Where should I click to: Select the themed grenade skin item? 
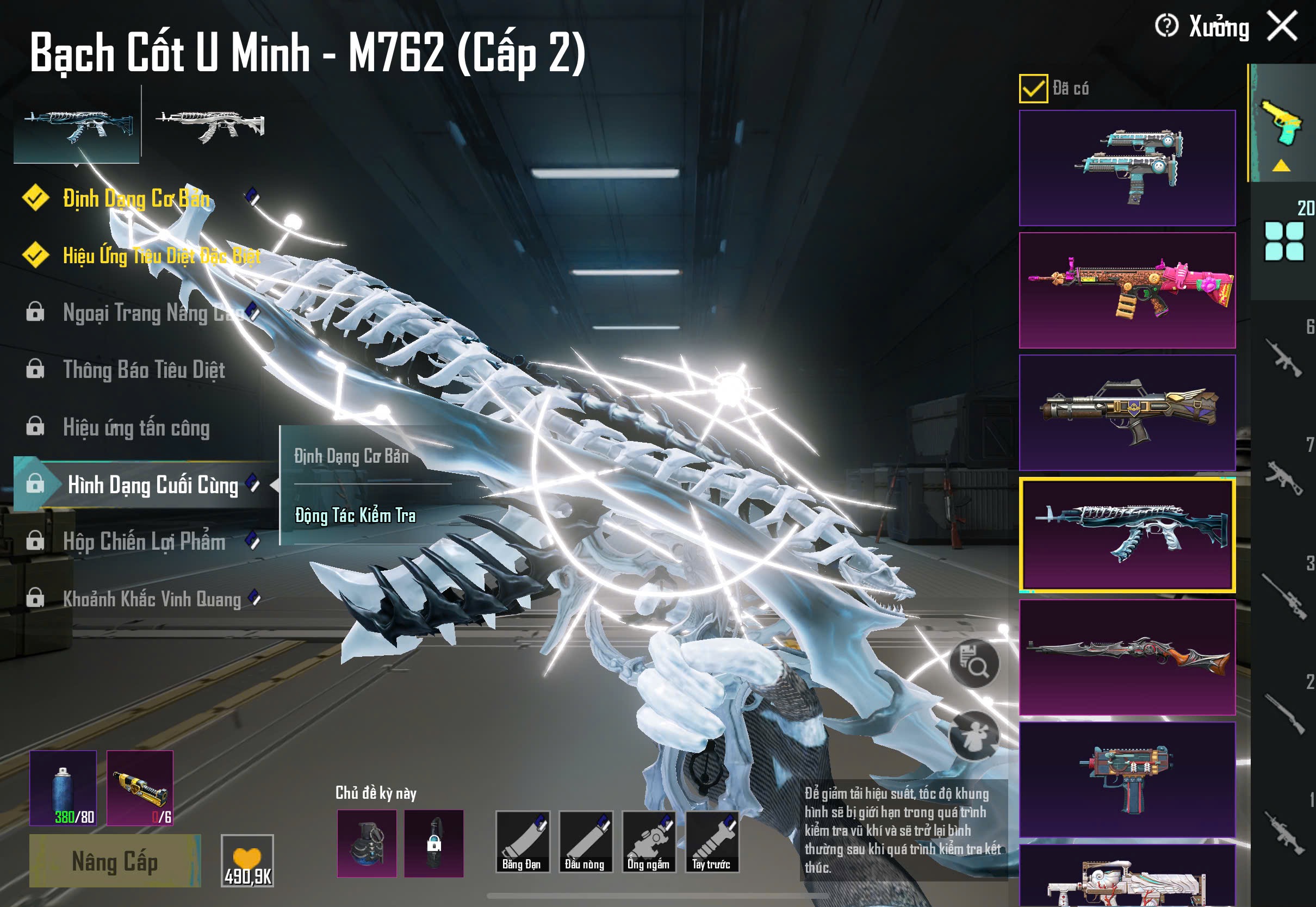(x=367, y=843)
